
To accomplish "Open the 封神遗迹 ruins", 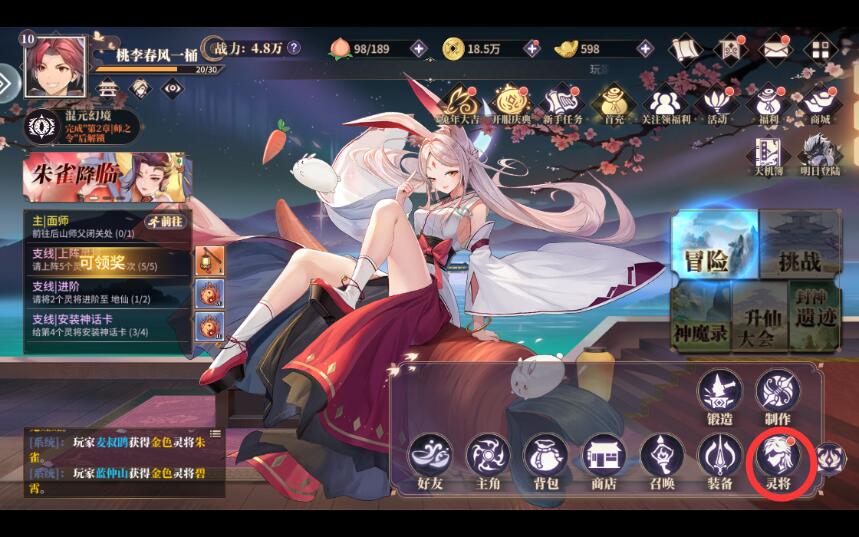I will pos(815,316).
